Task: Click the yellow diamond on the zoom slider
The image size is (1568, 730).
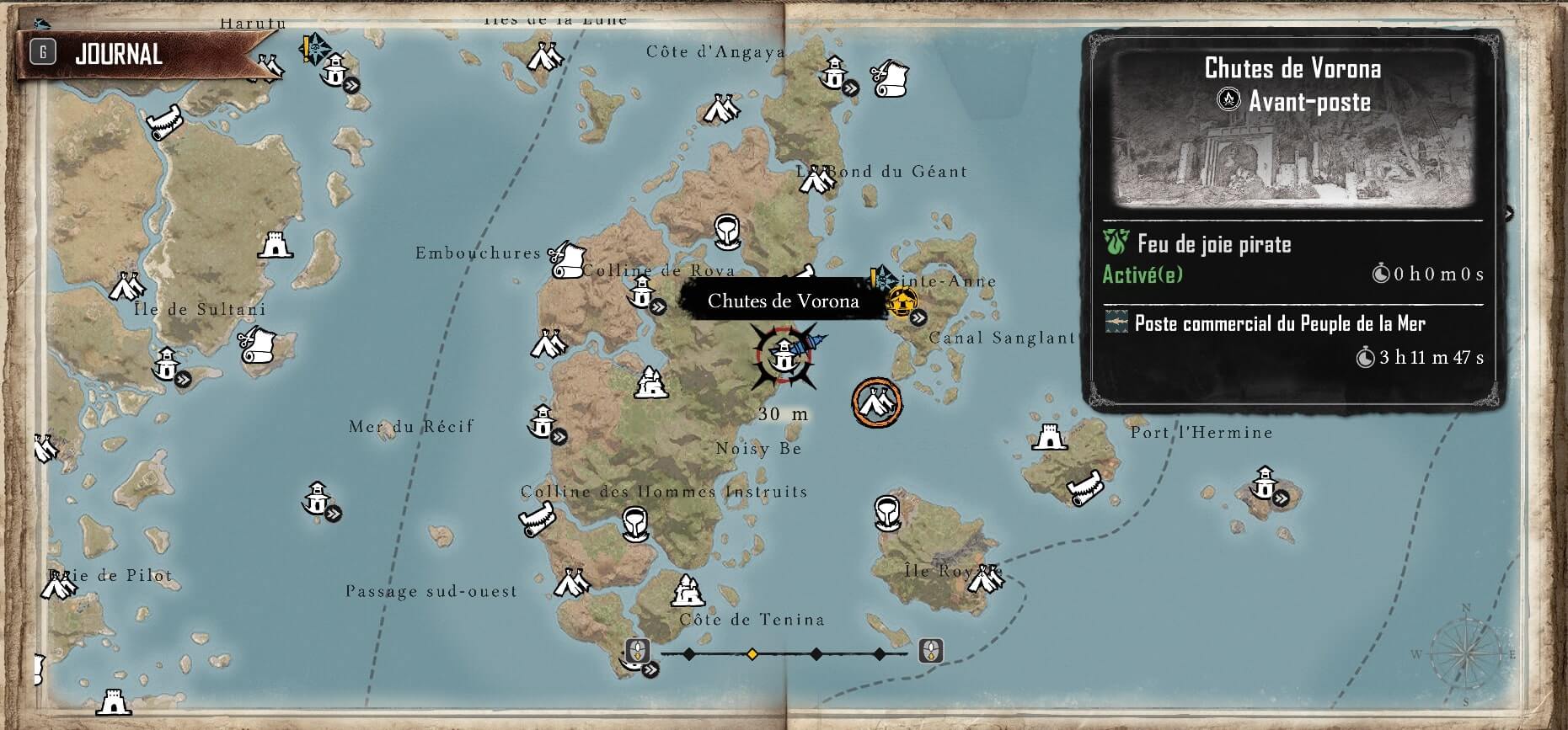Action: 752,653
